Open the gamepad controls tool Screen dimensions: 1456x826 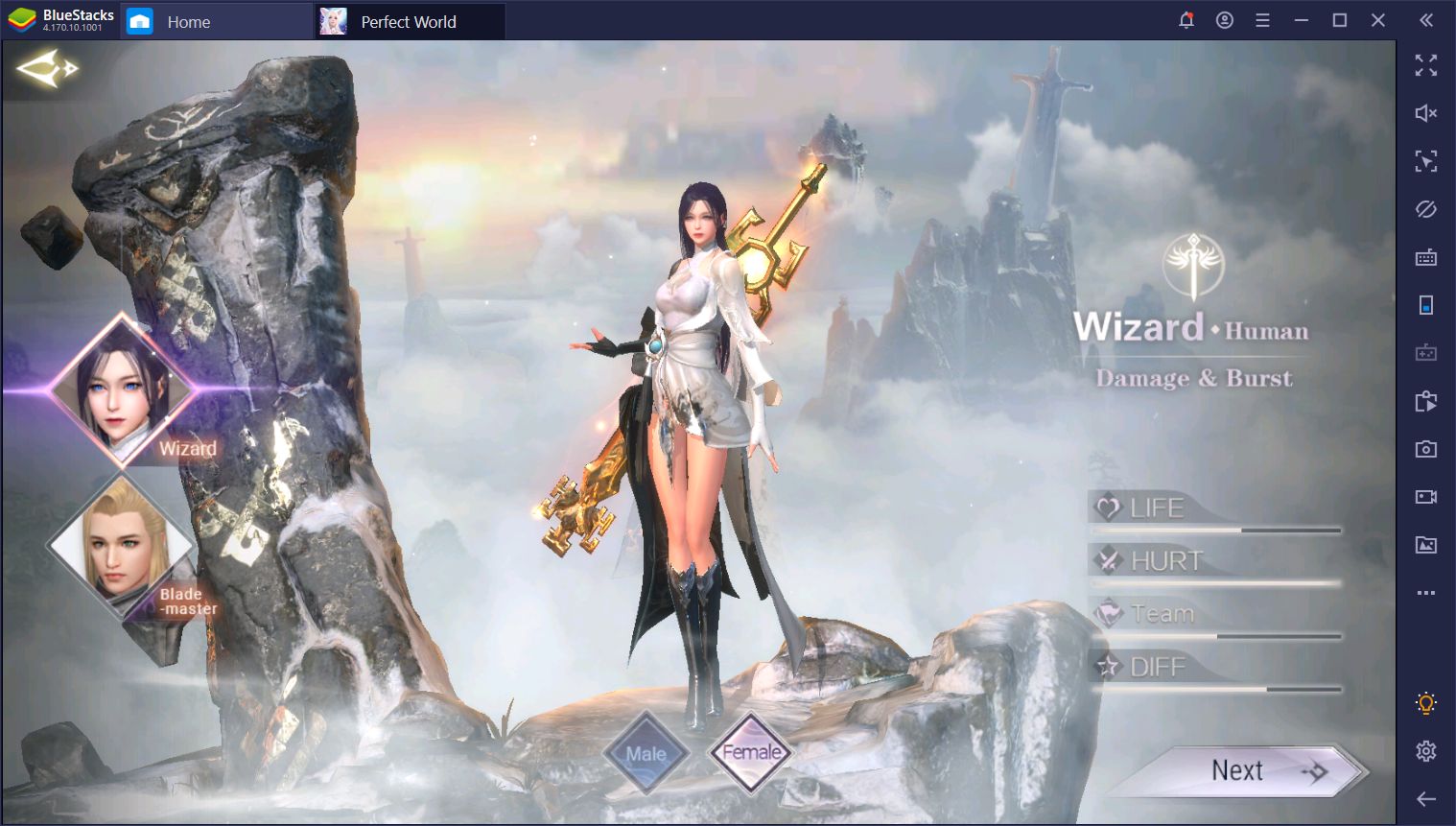click(1426, 353)
